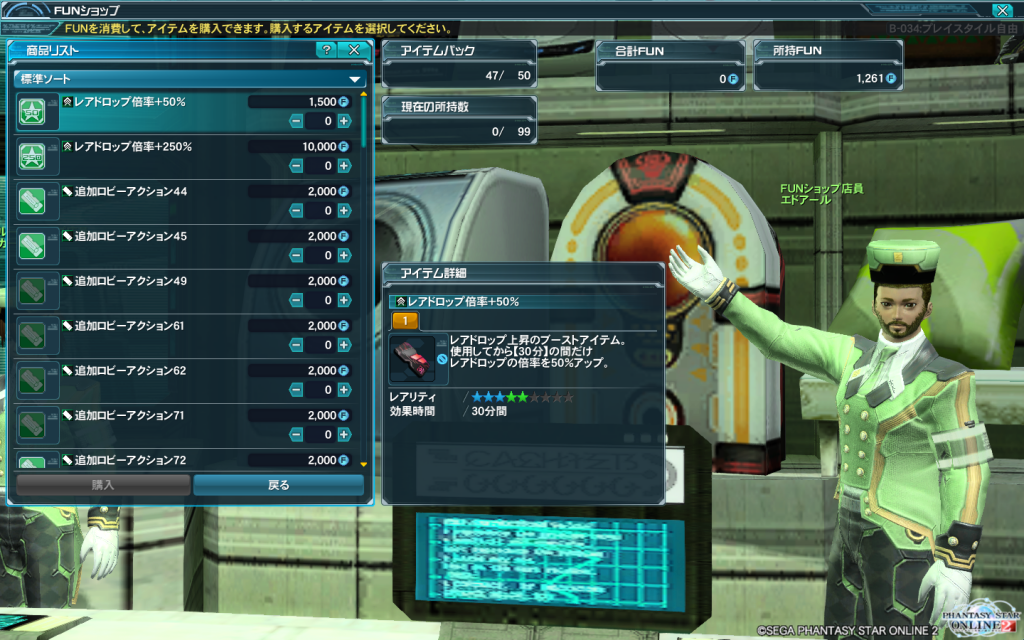Viewport: 1024px width, 640px height.
Task: Add one 追加ロビーアクション45 with plus button
Action: pyautogui.click(x=344, y=255)
